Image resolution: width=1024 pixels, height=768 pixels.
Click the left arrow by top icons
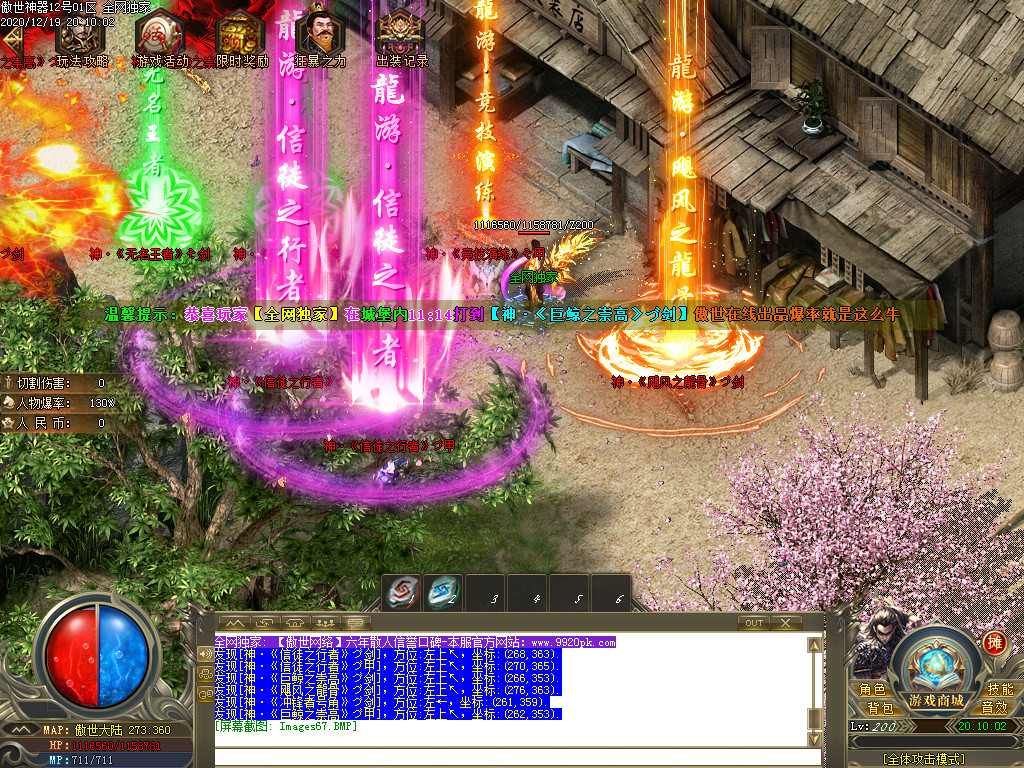(x=12, y=40)
